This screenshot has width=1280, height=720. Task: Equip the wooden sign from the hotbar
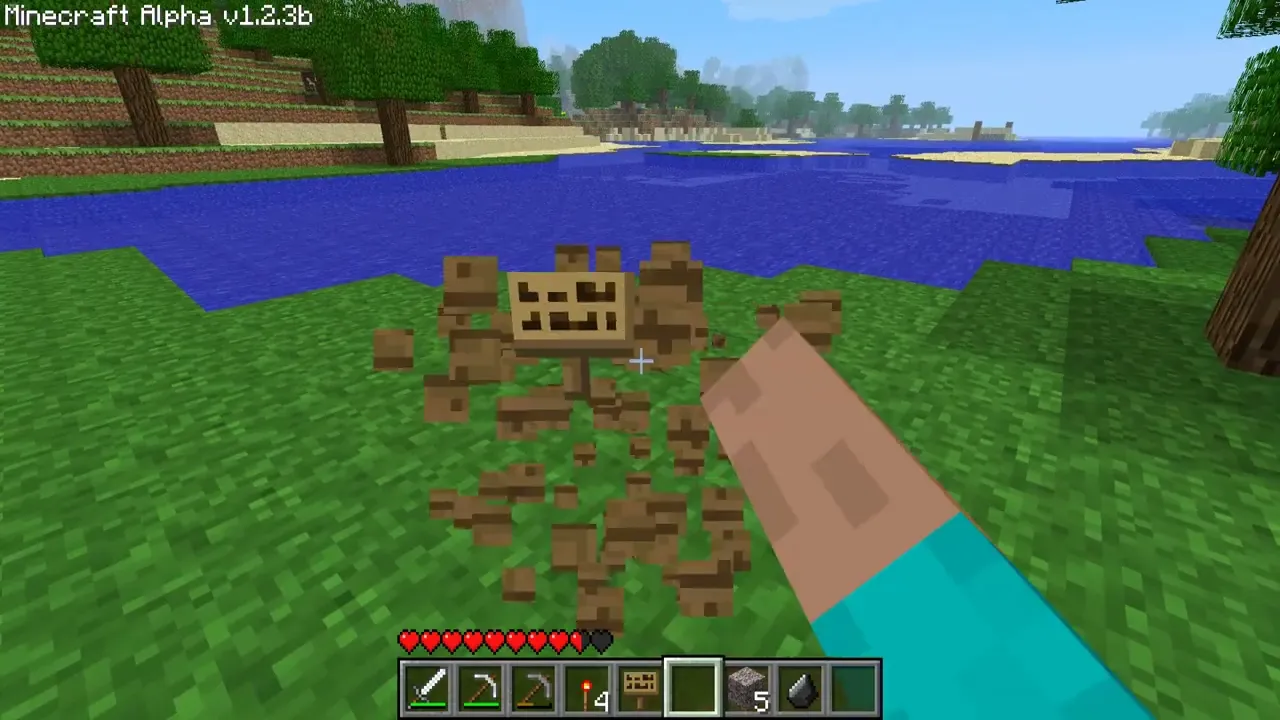coord(641,688)
